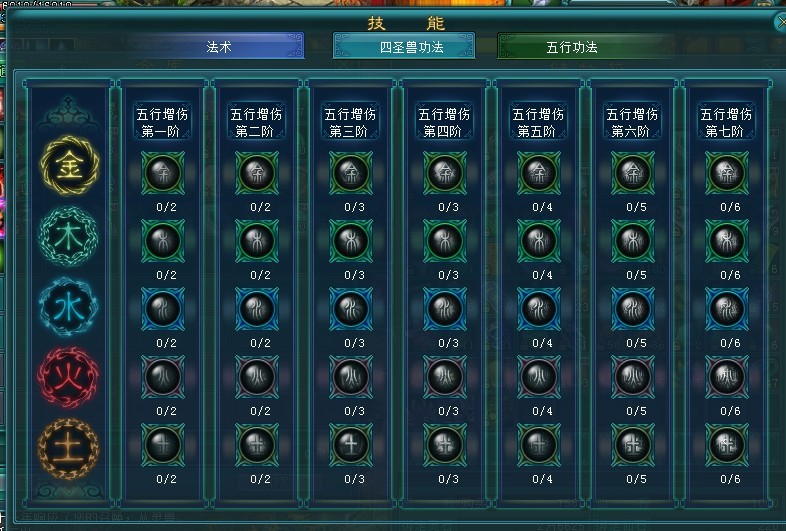
Task: Click the red 火 element emblem
Action: (x=69, y=375)
